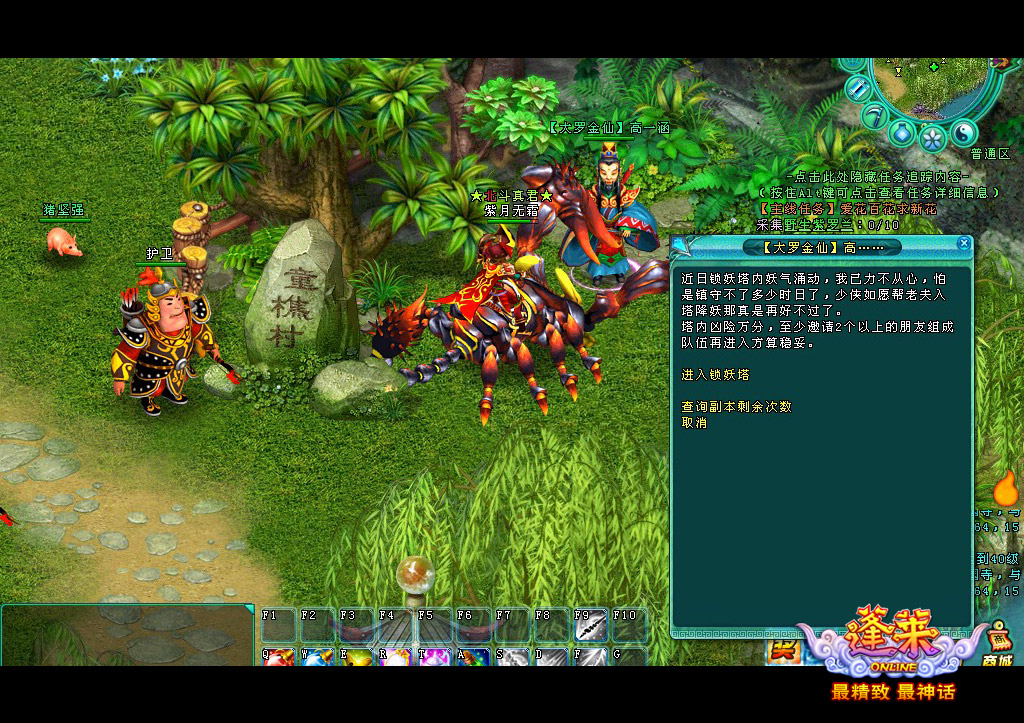Trigger the grey skill in slot S
The image size is (1024, 723).
pyautogui.click(x=512, y=658)
